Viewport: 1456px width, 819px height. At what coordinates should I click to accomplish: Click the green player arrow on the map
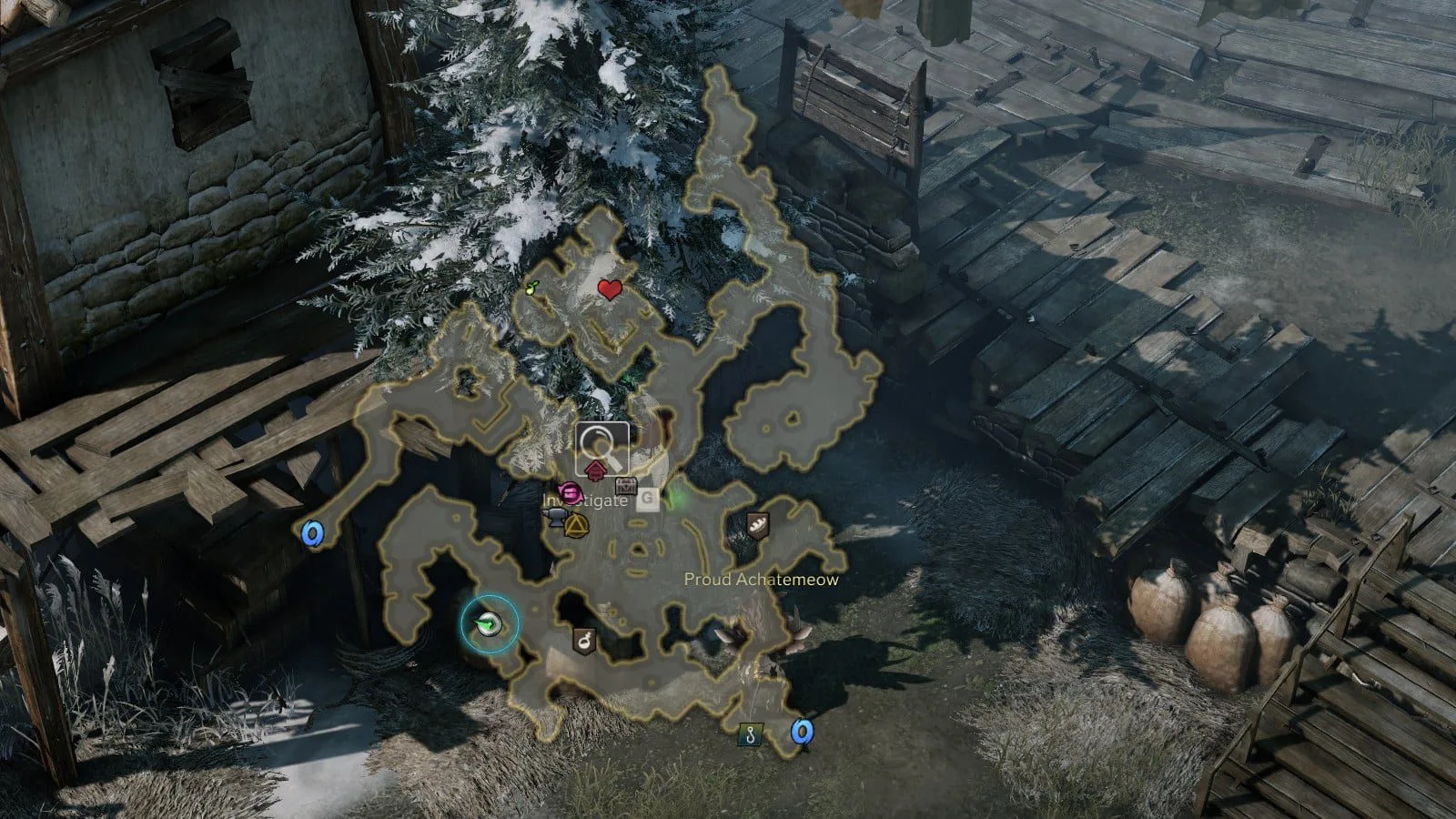pos(490,623)
